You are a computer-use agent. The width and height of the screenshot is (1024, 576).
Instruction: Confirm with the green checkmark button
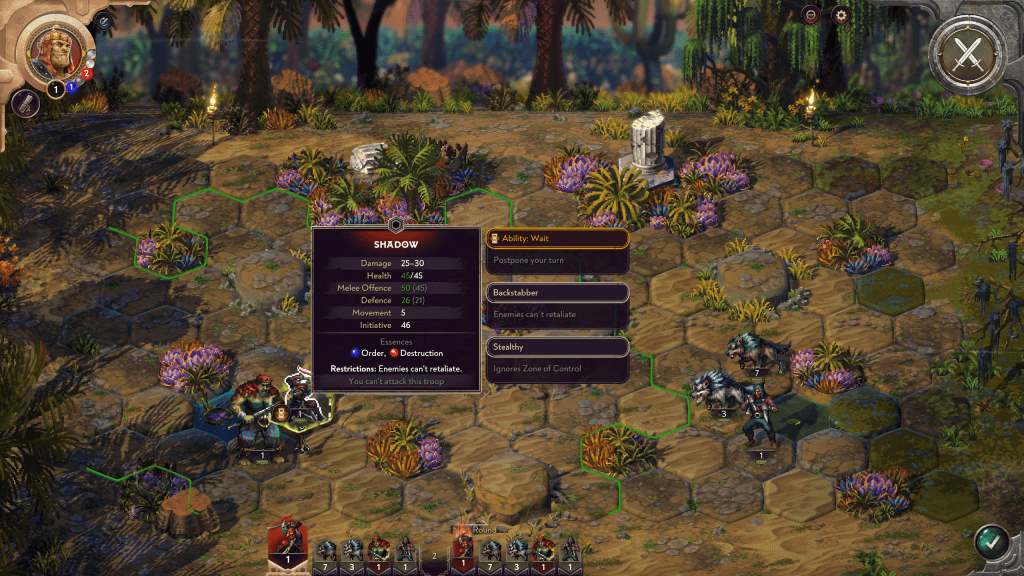[991, 543]
